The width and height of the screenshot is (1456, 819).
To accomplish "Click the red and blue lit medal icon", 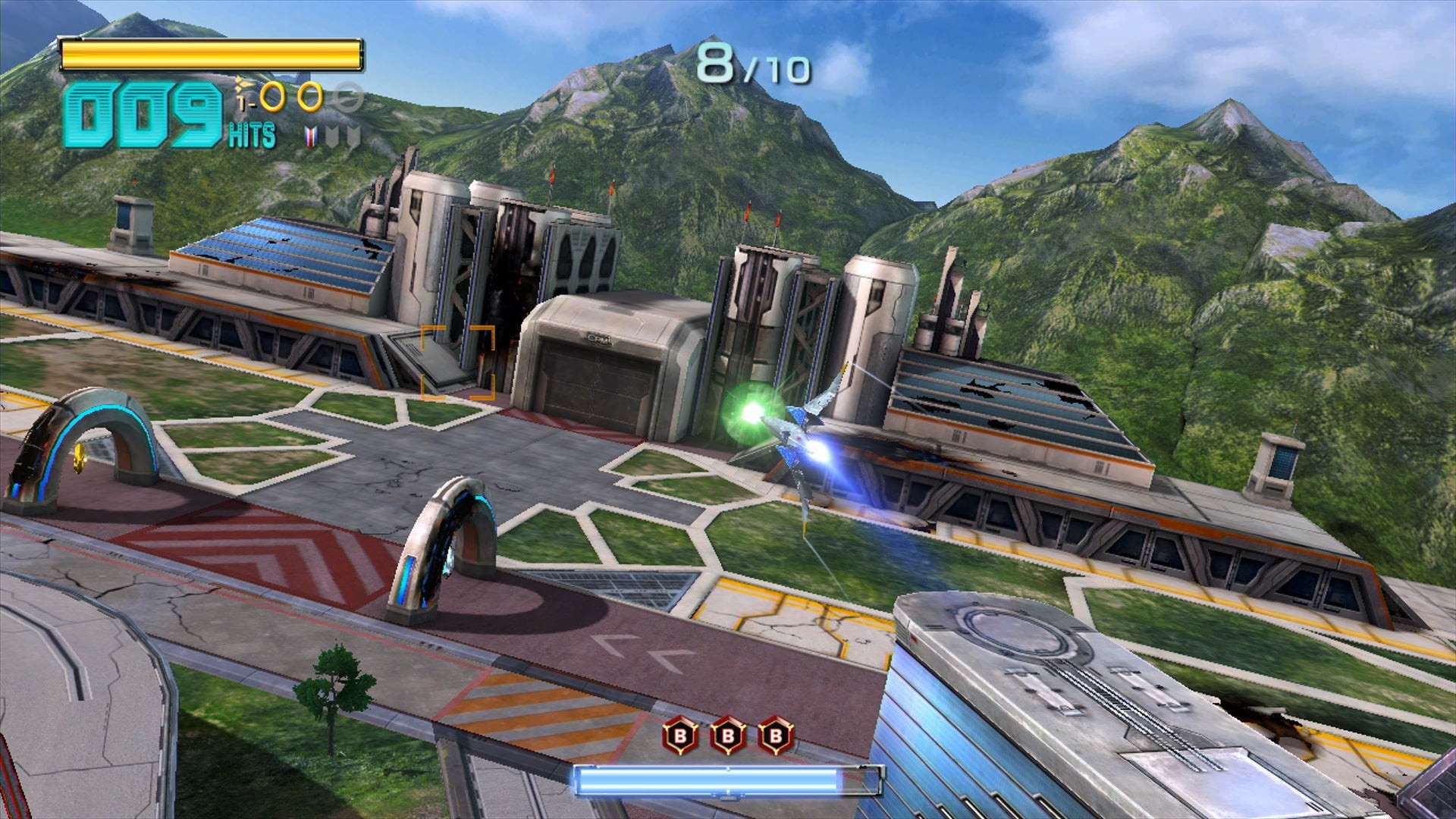I will point(310,136).
